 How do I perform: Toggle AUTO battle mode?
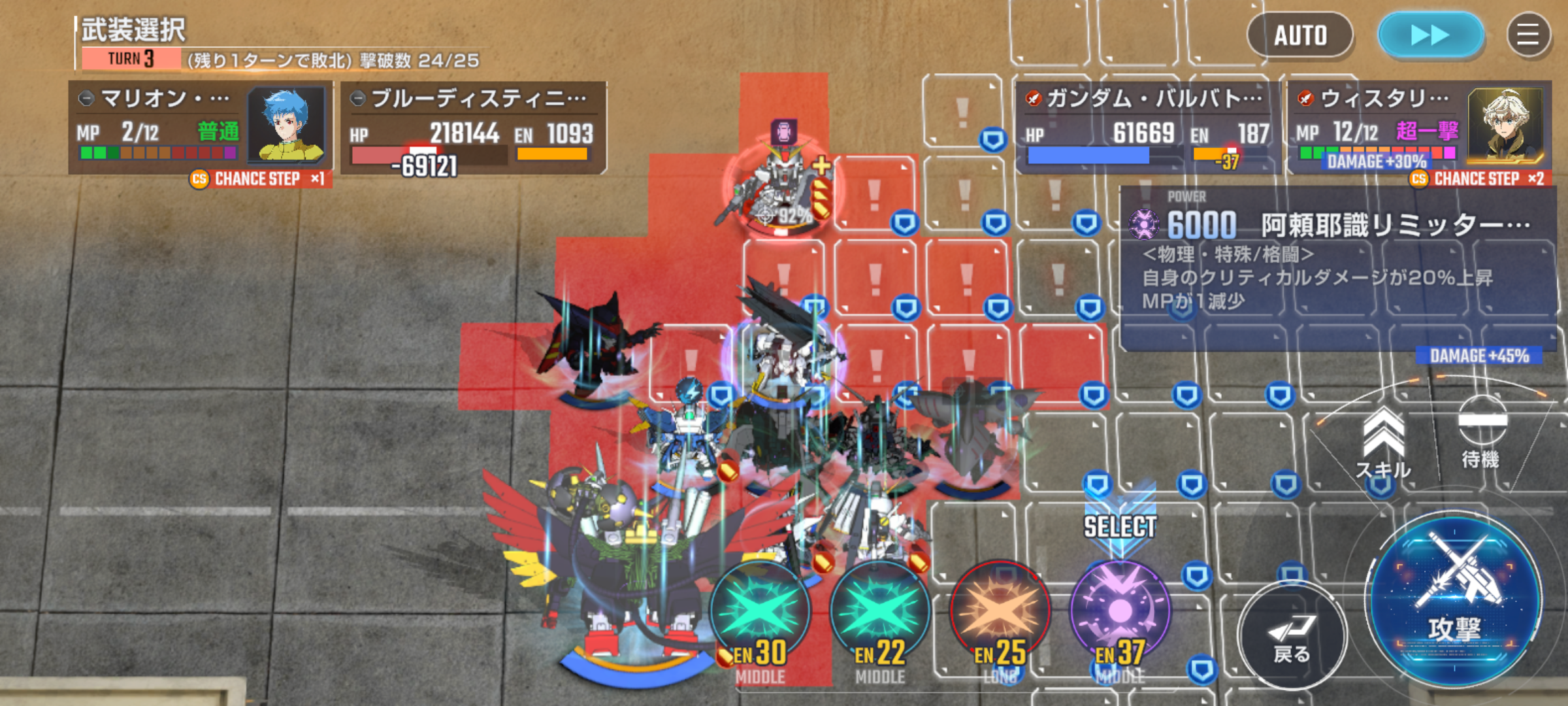click(1299, 35)
